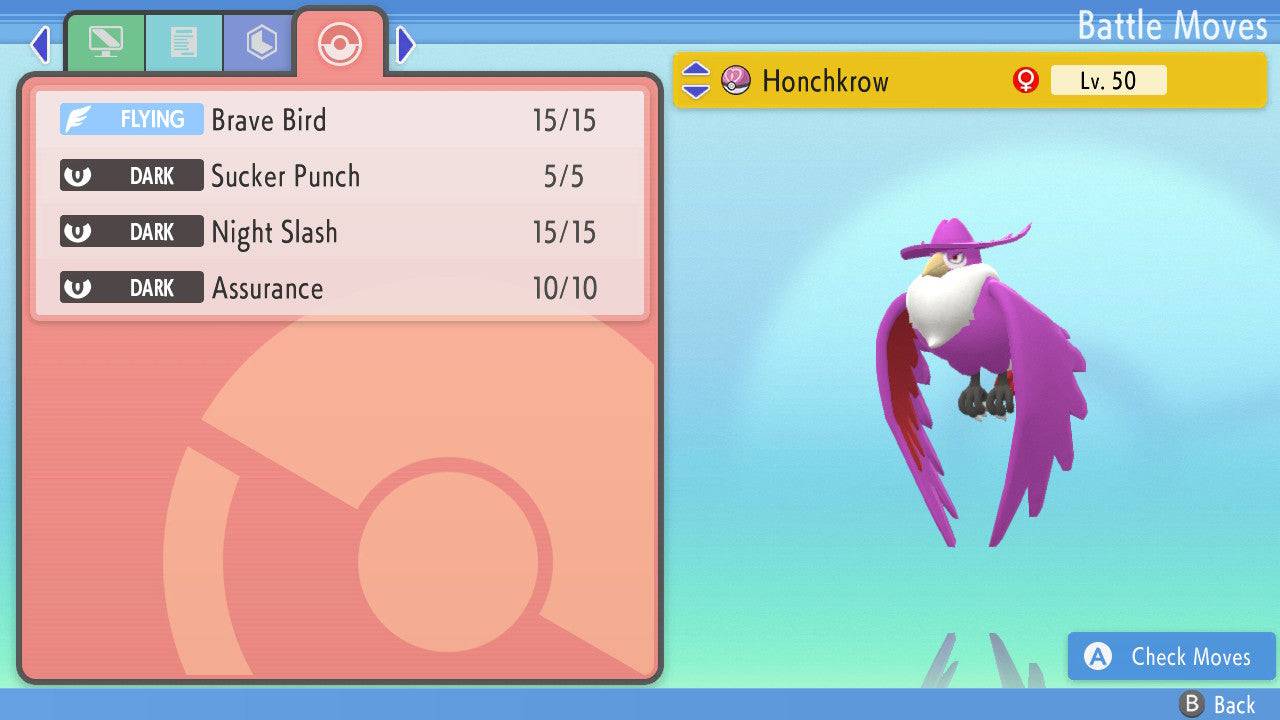Switch to the memo summary tab
Screen dimensions: 1280x720
(183, 42)
